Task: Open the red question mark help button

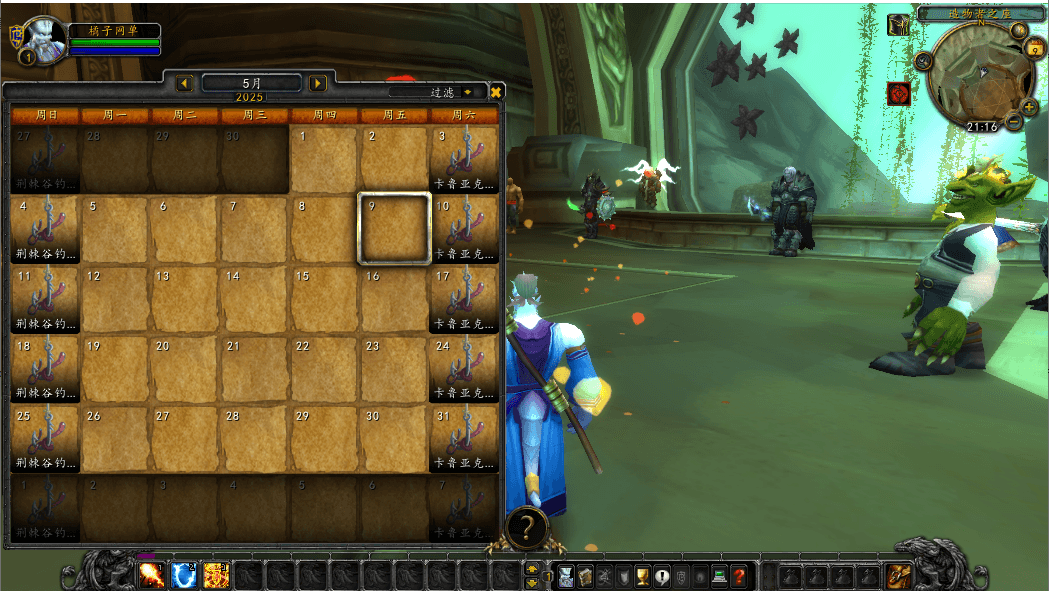Action: [x=739, y=576]
